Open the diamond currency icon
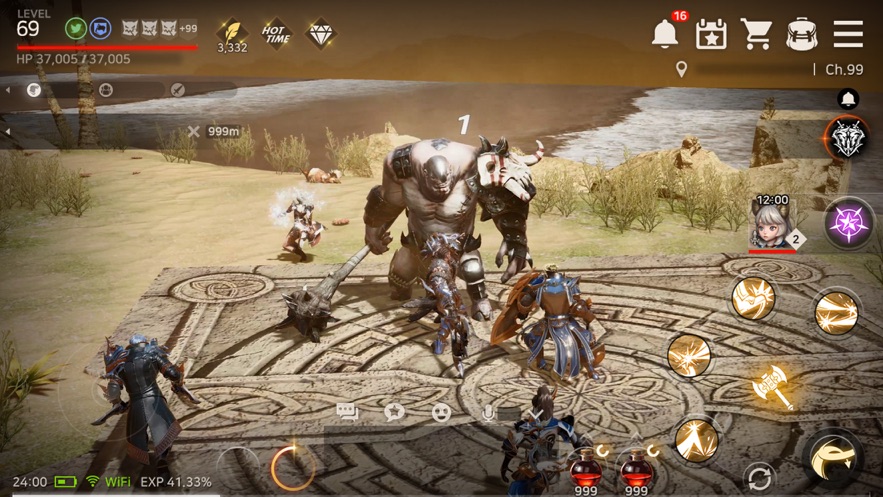Screen dimensions: 883x497 pyautogui.click(x=321, y=33)
